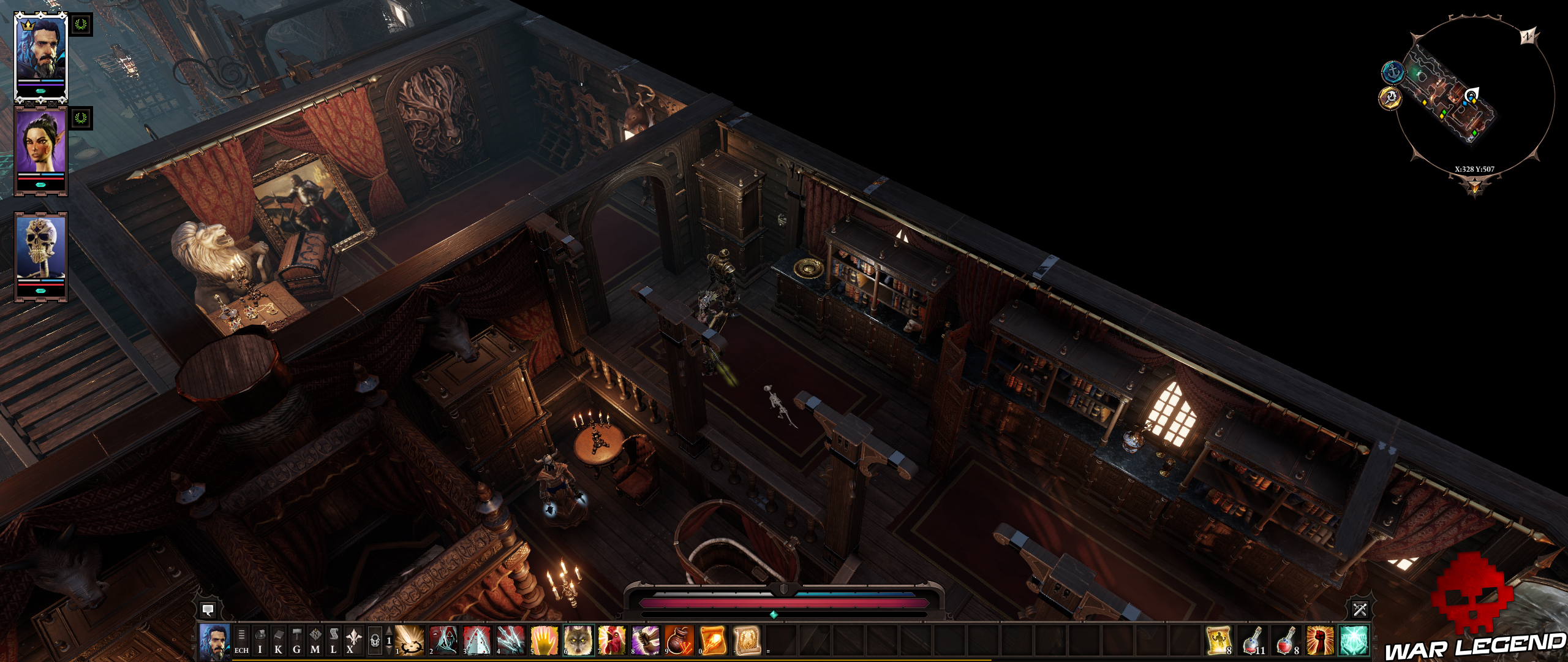This screenshot has height=662, width=1568.
Task: Click the gold flaming torch minimap button
Action: [1390, 98]
